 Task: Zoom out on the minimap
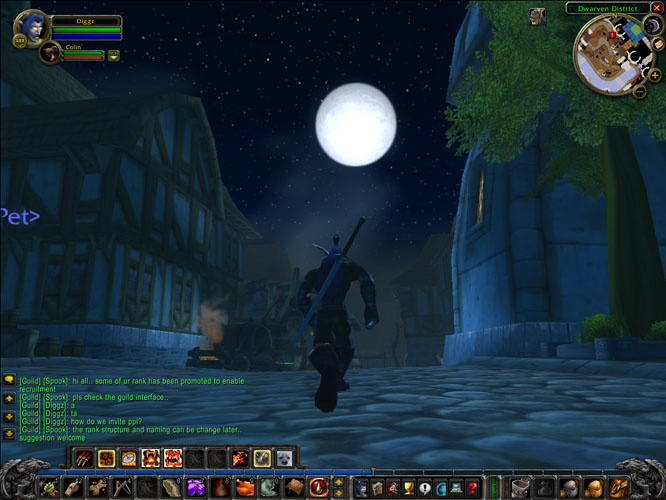pos(640,91)
